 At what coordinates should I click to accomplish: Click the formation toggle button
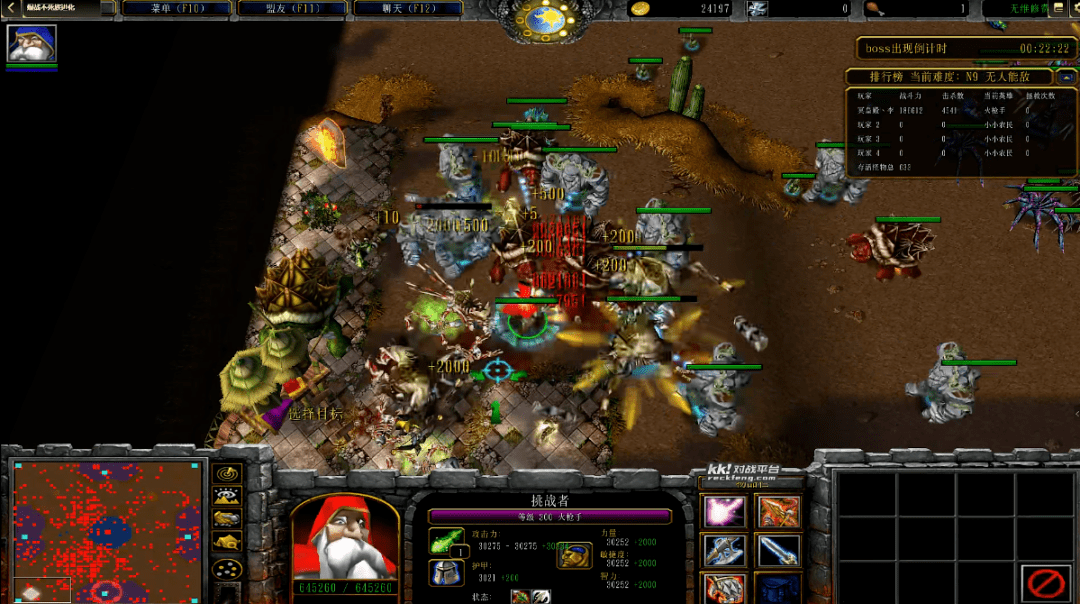228,570
